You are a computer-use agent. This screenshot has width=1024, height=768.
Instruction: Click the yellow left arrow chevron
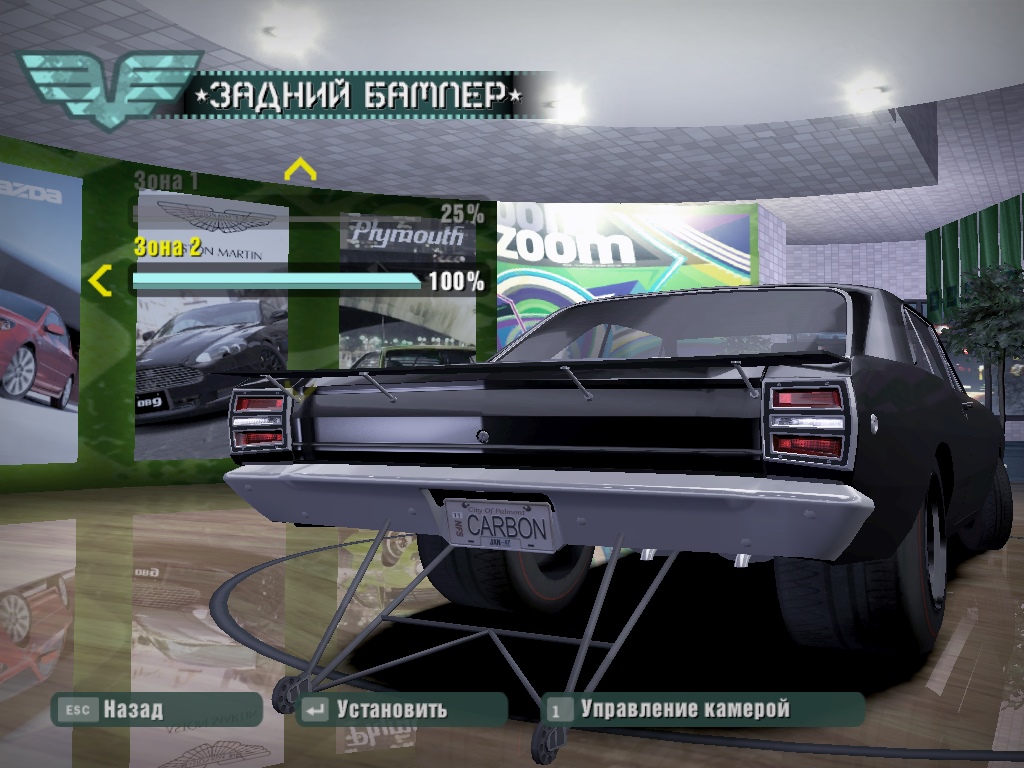click(99, 282)
